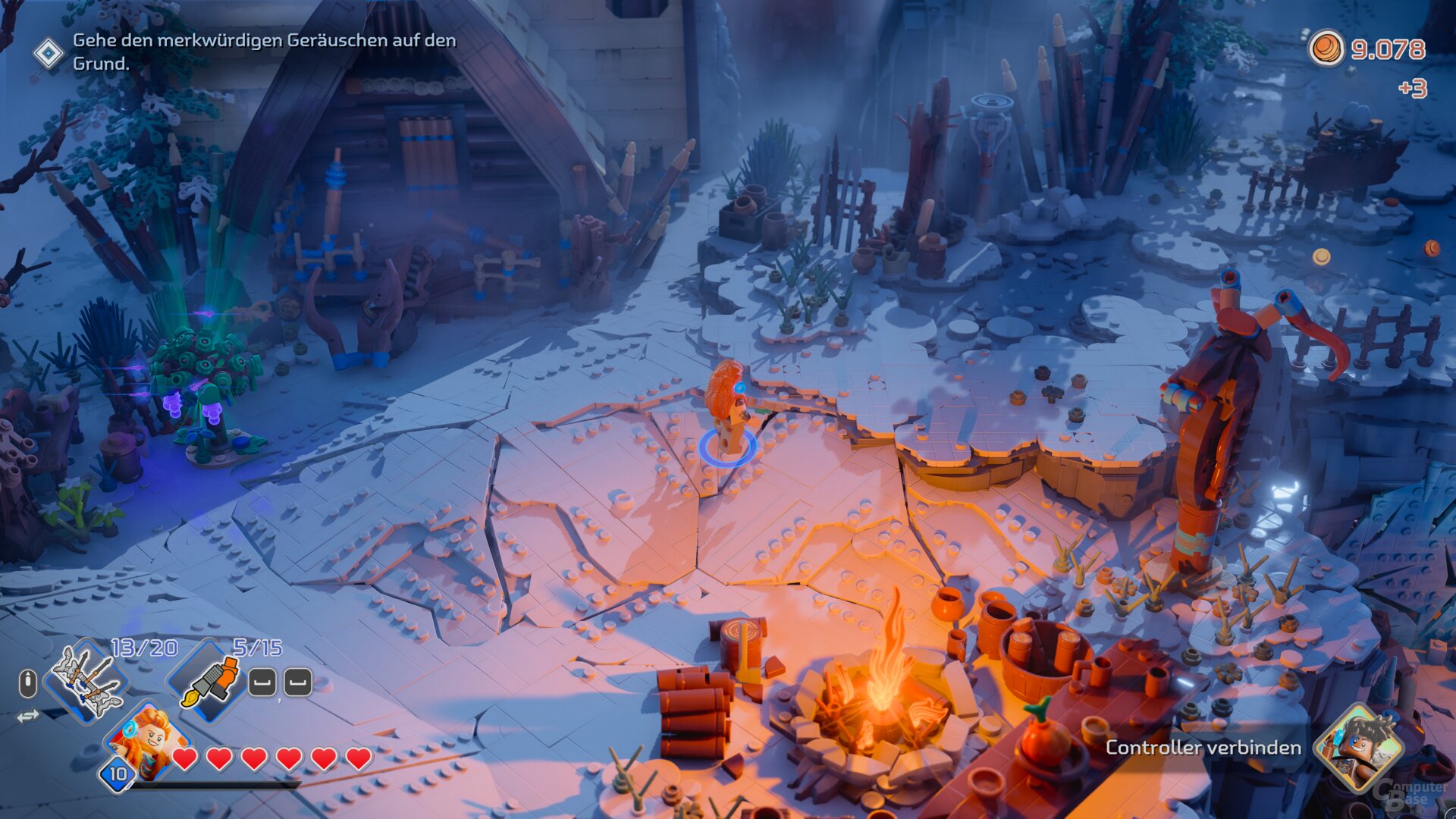
Task: Click the level 10 badge on Aloy's portrait
Action: (x=118, y=775)
